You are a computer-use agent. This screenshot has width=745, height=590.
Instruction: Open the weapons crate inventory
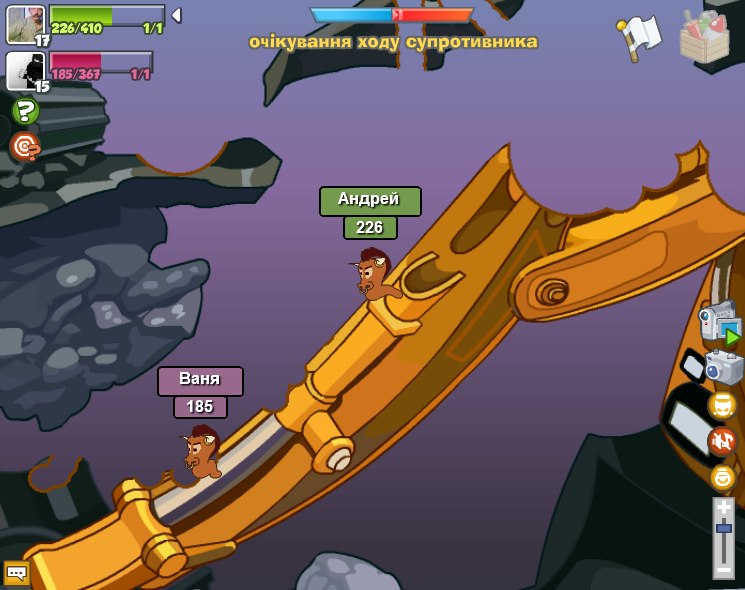point(705,37)
